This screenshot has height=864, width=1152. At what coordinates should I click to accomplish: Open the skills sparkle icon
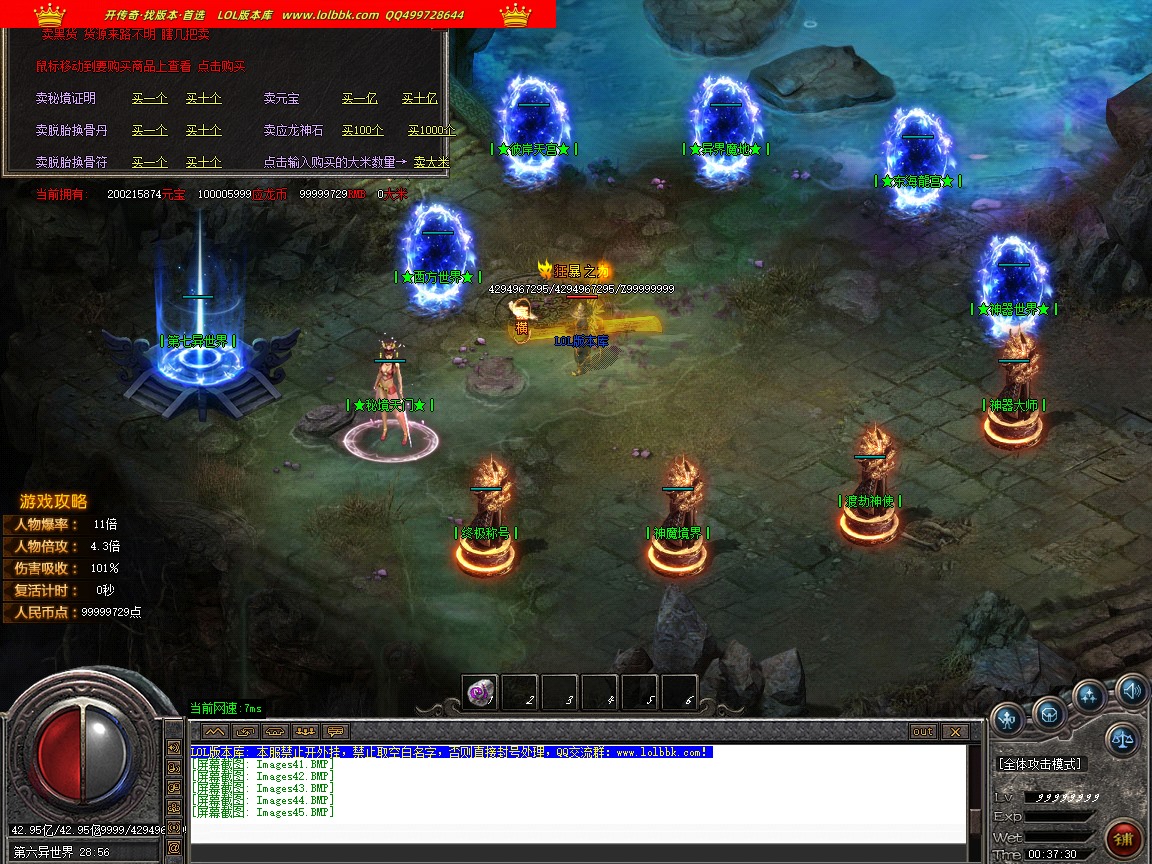1089,695
